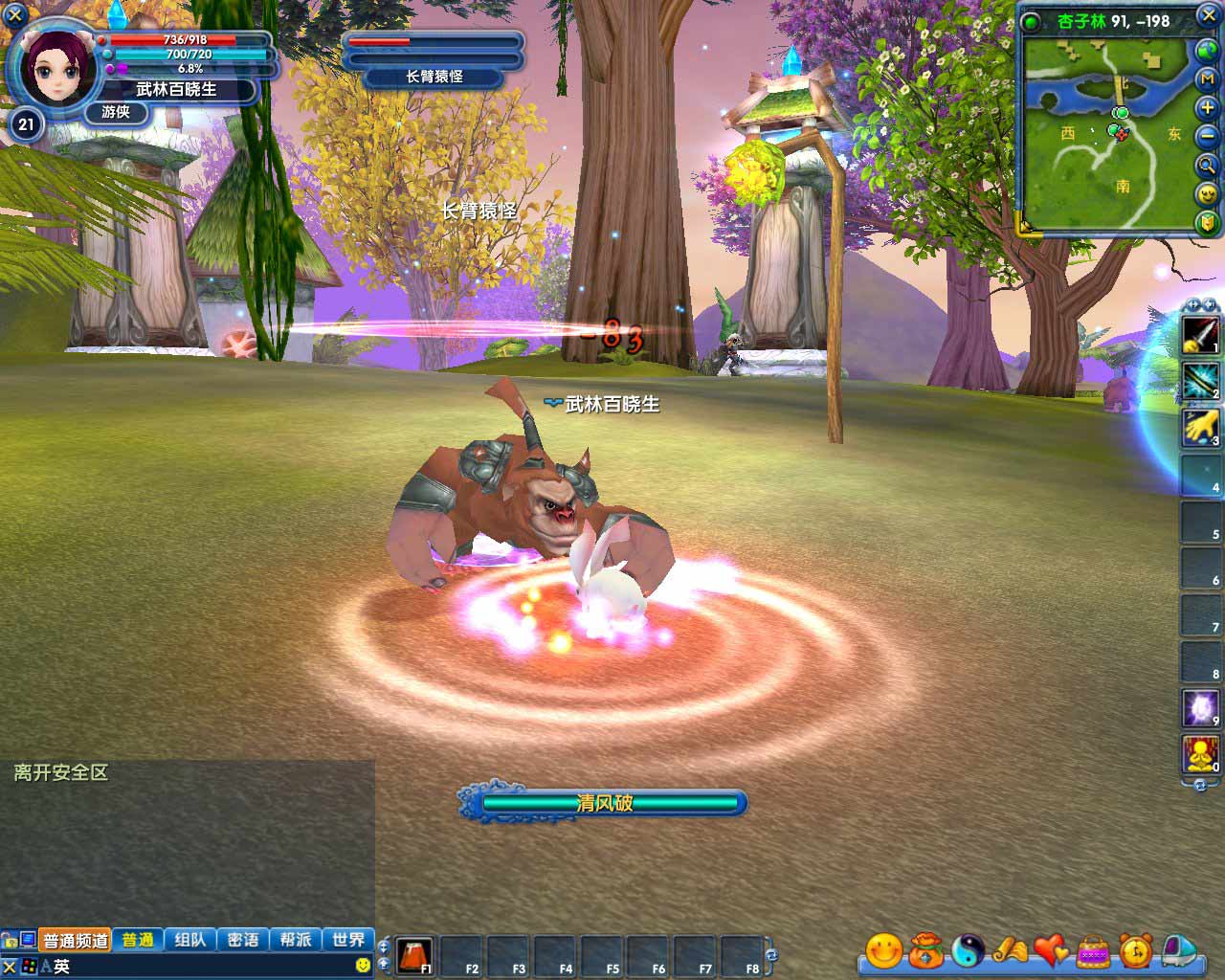Image resolution: width=1225 pixels, height=980 pixels.
Task: Click the minimap's M button
Action: click(x=1207, y=79)
